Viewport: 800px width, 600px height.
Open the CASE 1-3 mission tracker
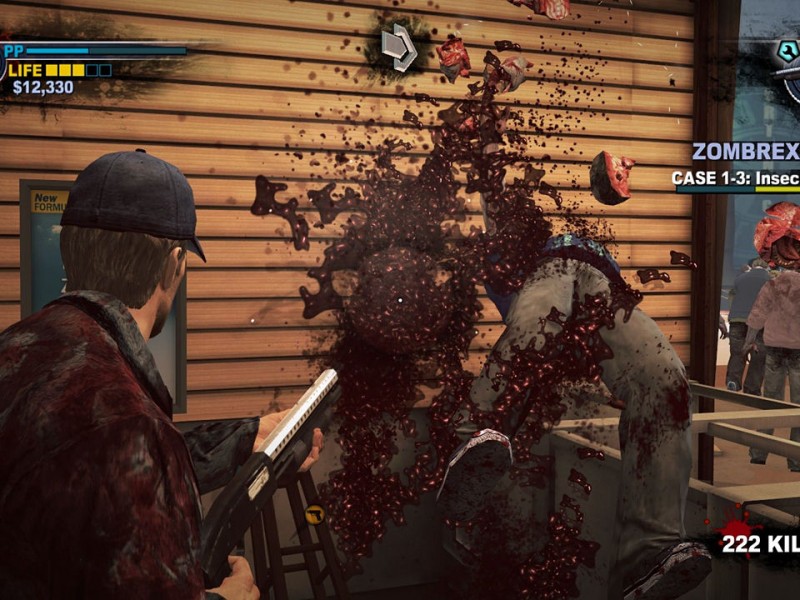click(x=735, y=178)
